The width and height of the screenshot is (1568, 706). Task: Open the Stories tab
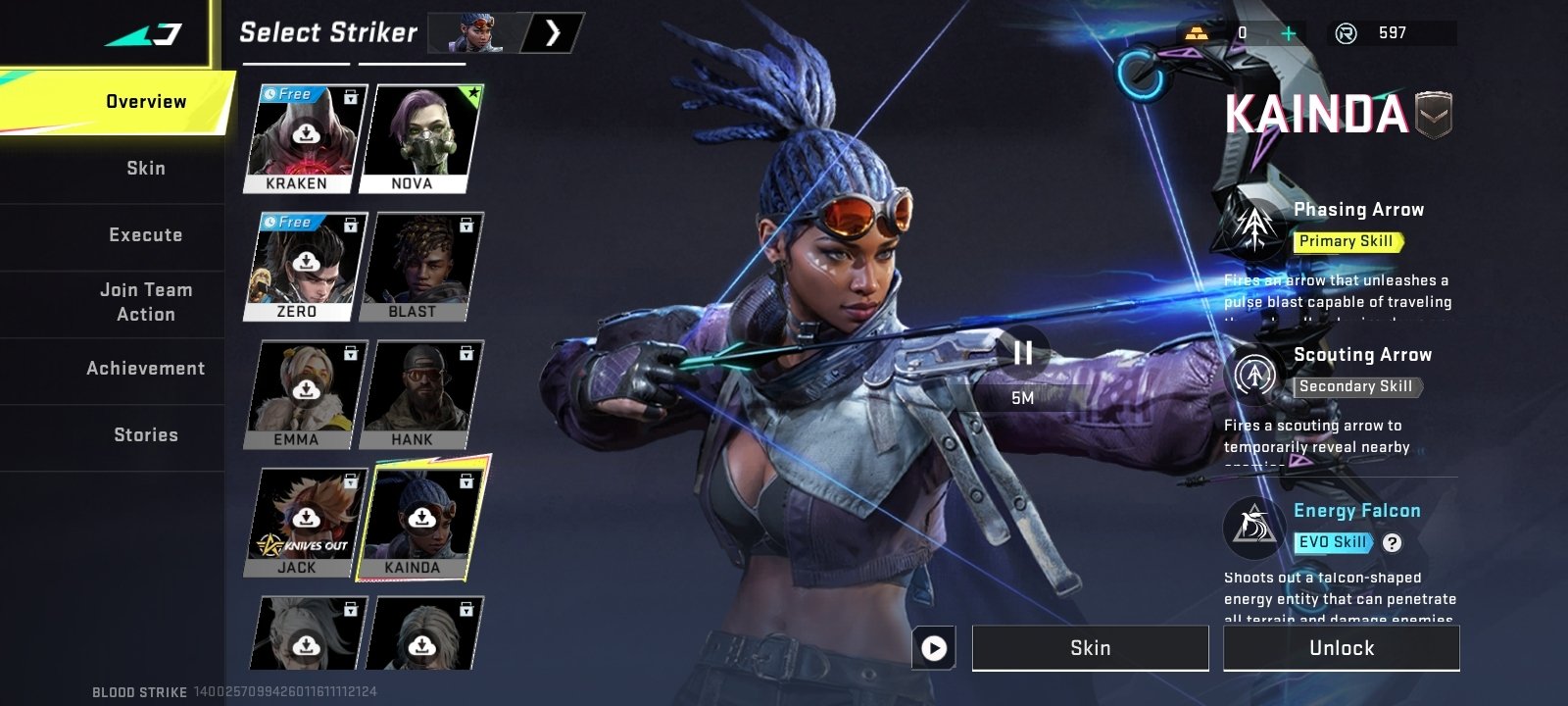(x=145, y=435)
